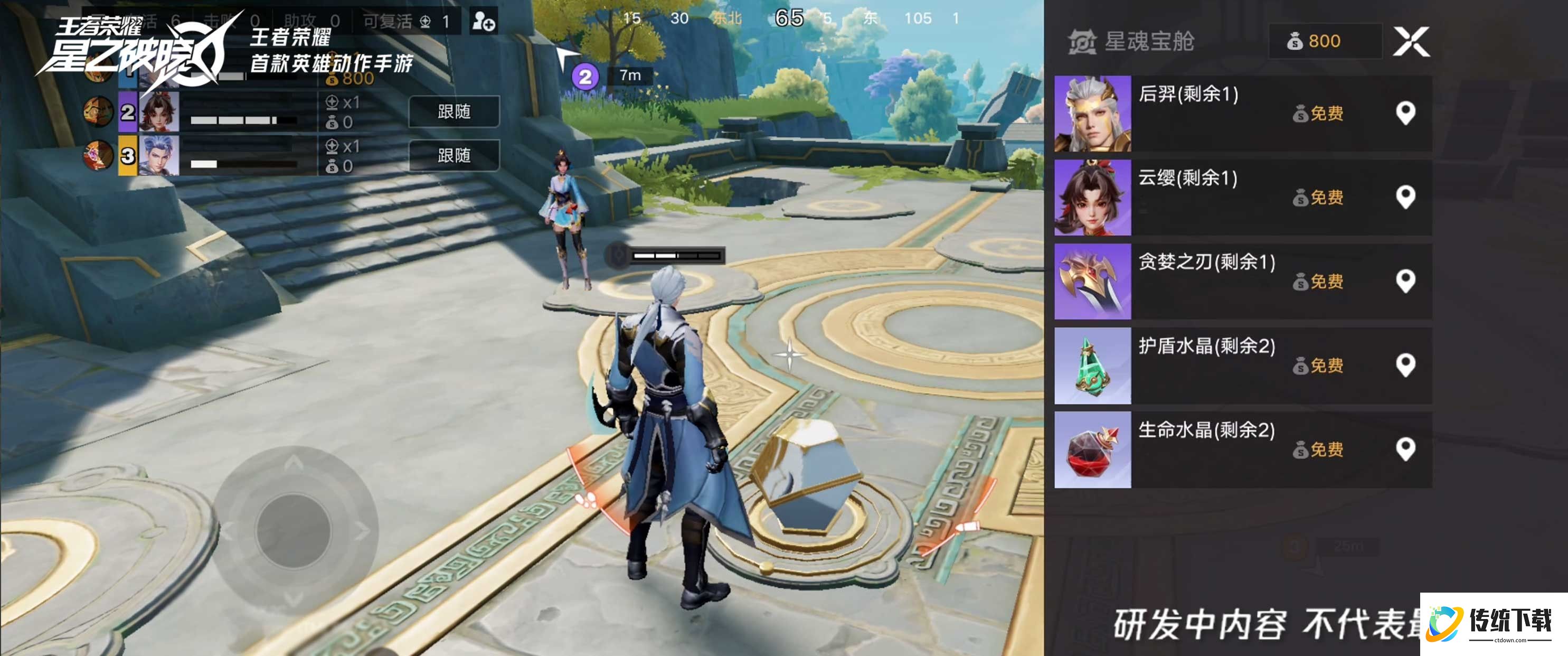Viewport: 1568px width, 656px height.
Task: Ping 生命水晶 using its pin icon
Action: pos(1405,449)
